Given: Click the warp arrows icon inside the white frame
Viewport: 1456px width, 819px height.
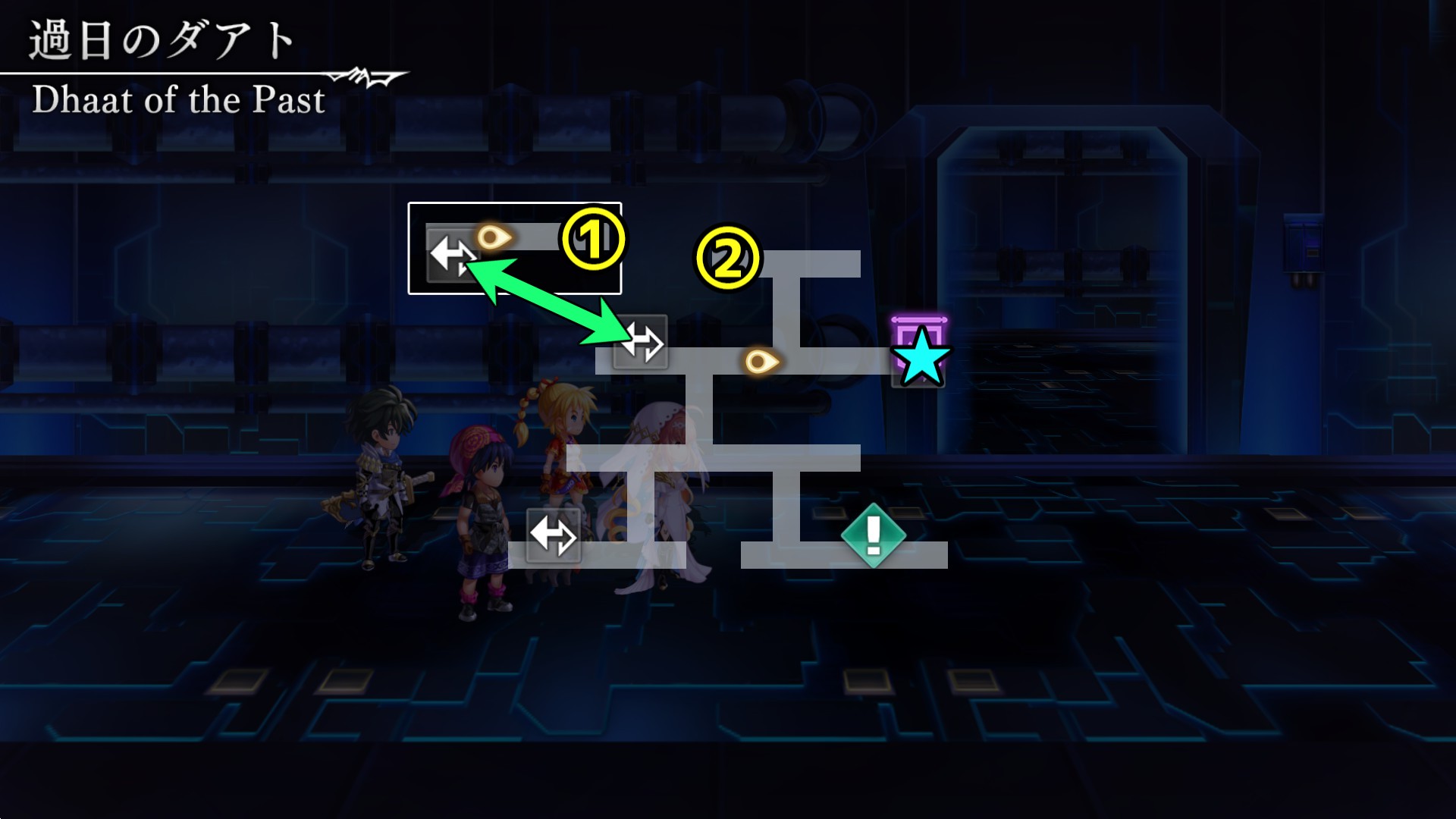Looking at the screenshot, I should pos(452,256).
